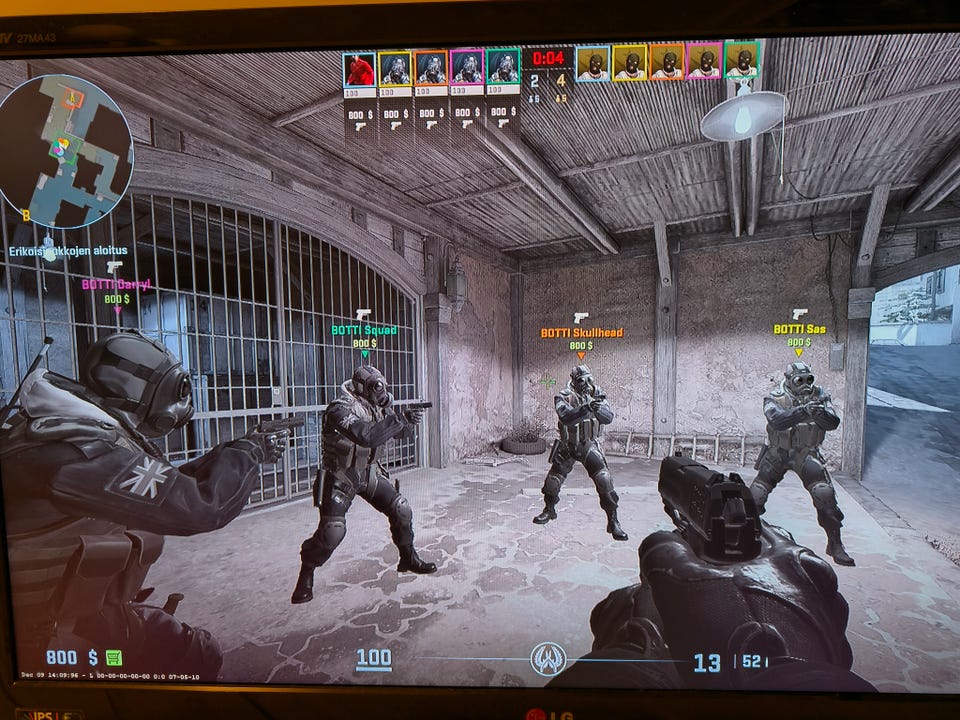Screen dimensions: 960x720
Task: Select bombsite A marker on the radar
Action: tap(71, 98)
